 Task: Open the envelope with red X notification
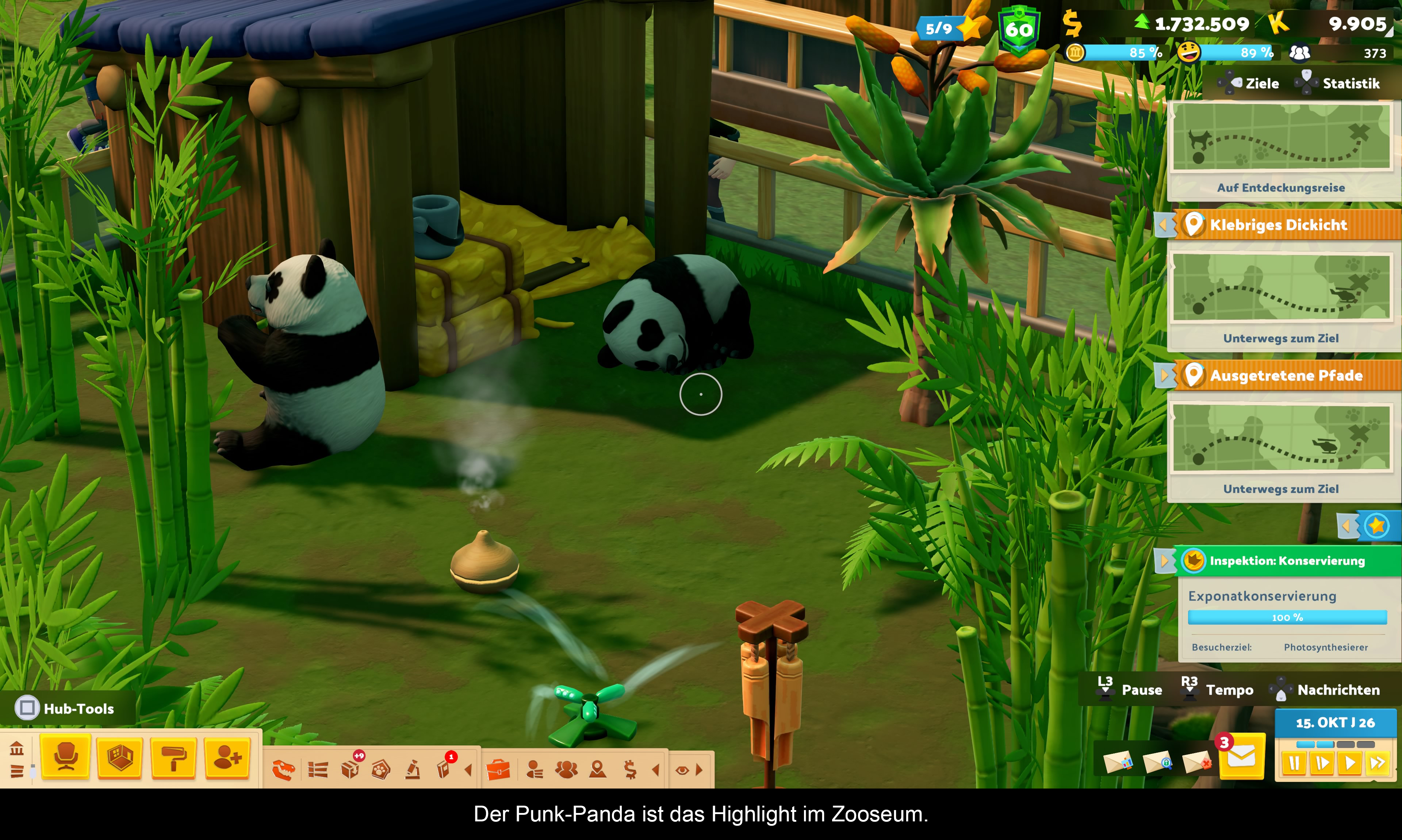click(x=1196, y=762)
